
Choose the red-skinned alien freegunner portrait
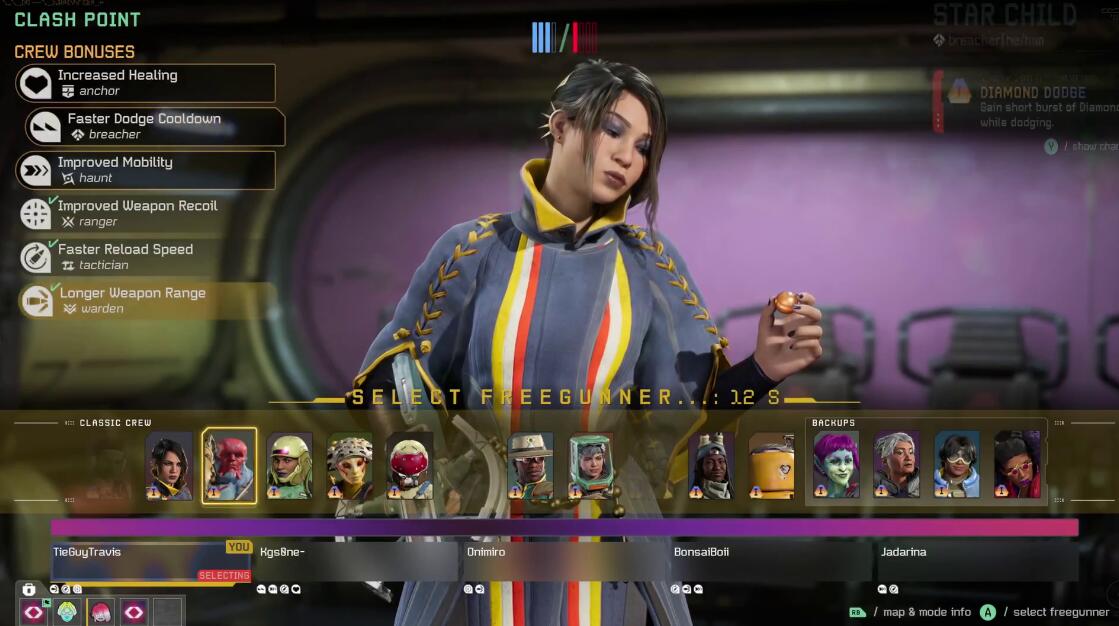(230, 466)
